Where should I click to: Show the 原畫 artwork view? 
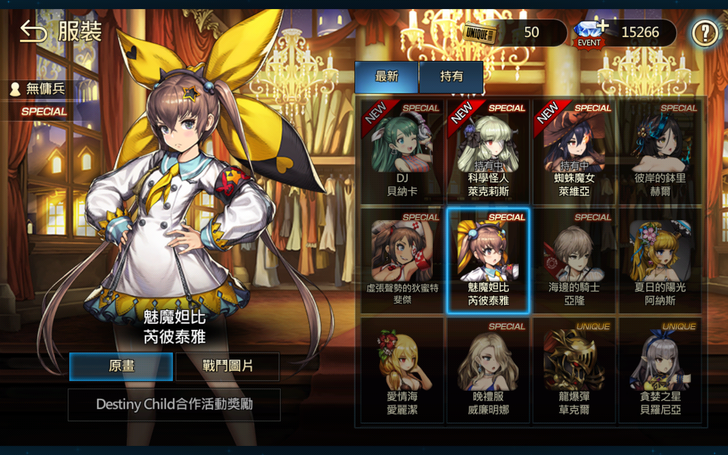click(x=120, y=366)
